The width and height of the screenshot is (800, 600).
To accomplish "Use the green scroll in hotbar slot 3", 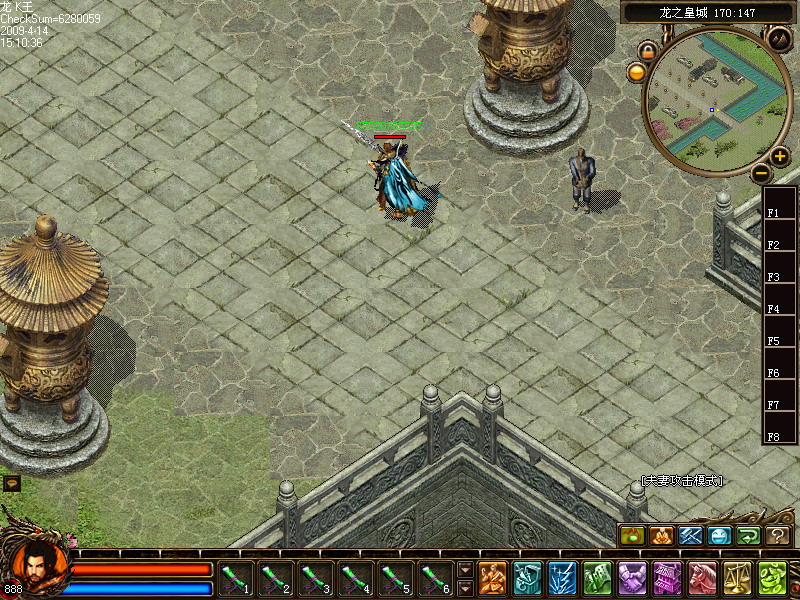I will 316,578.
